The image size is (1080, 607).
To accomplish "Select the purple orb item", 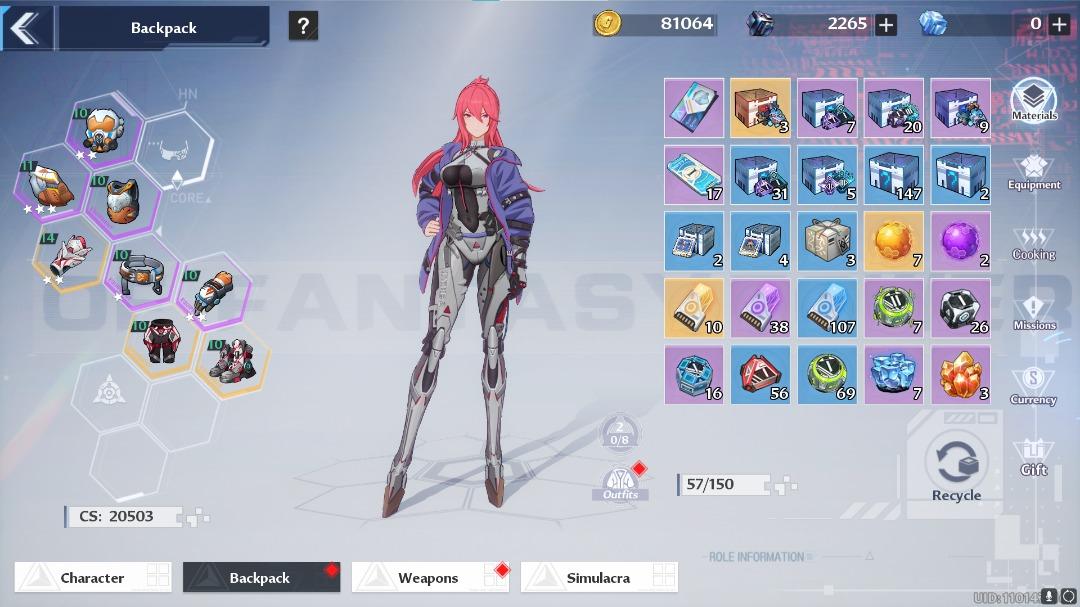I will [x=961, y=241].
